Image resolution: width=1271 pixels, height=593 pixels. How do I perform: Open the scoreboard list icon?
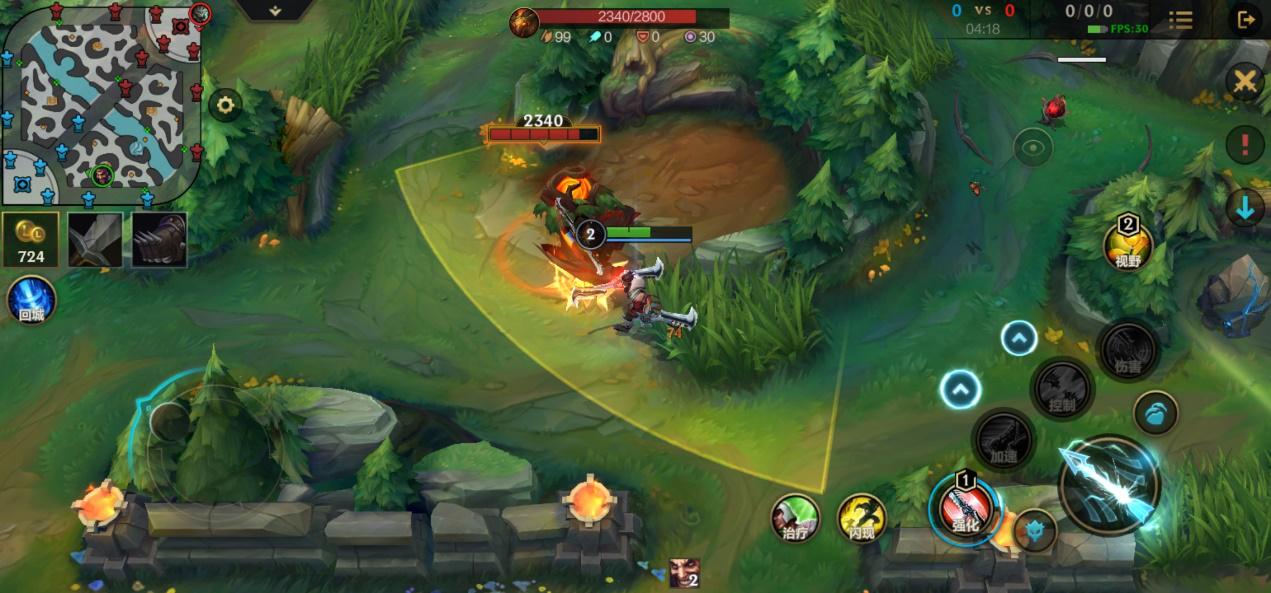coord(1181,20)
